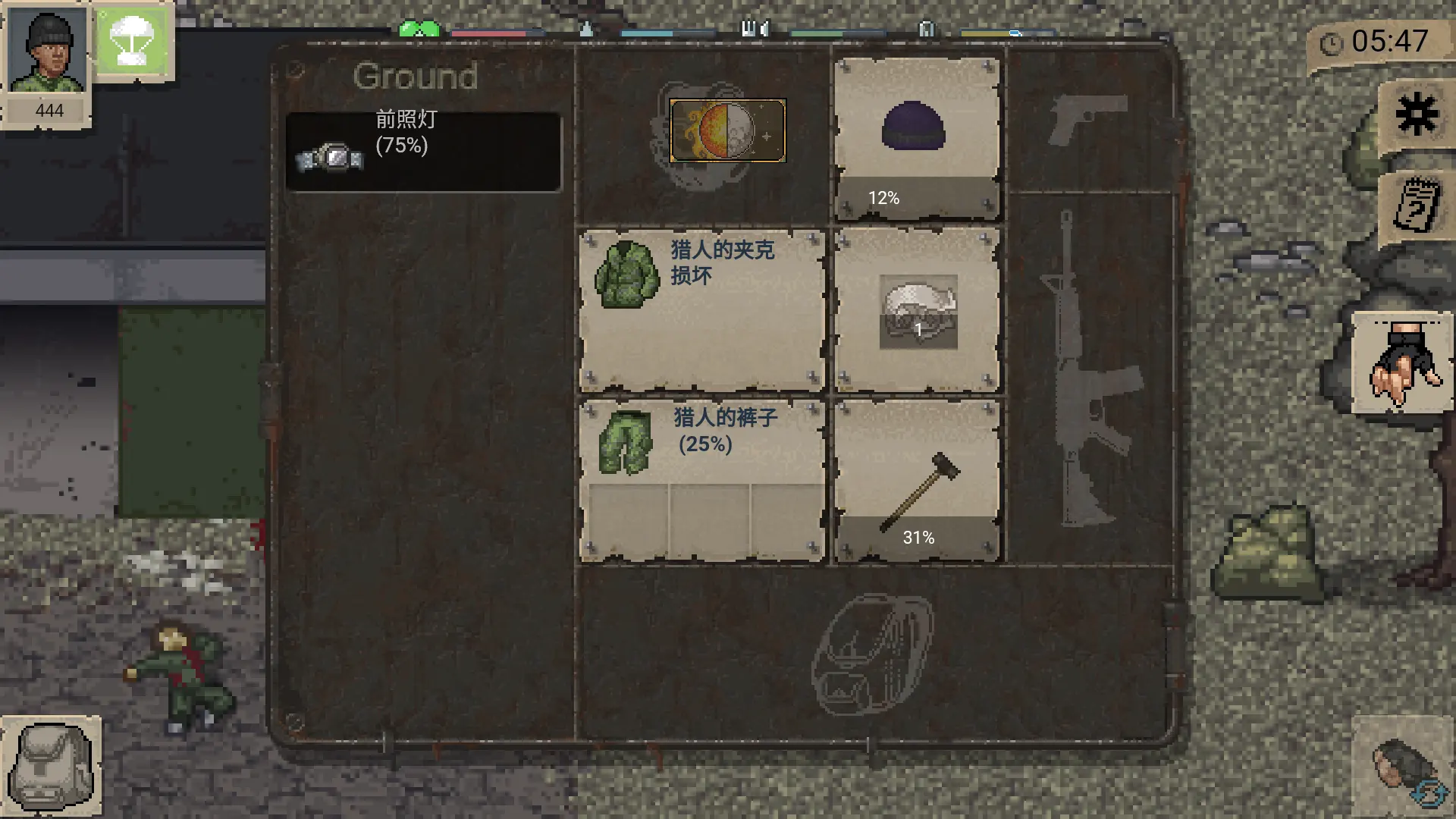
Task: Select the sun and moon card item
Action: 726,131
